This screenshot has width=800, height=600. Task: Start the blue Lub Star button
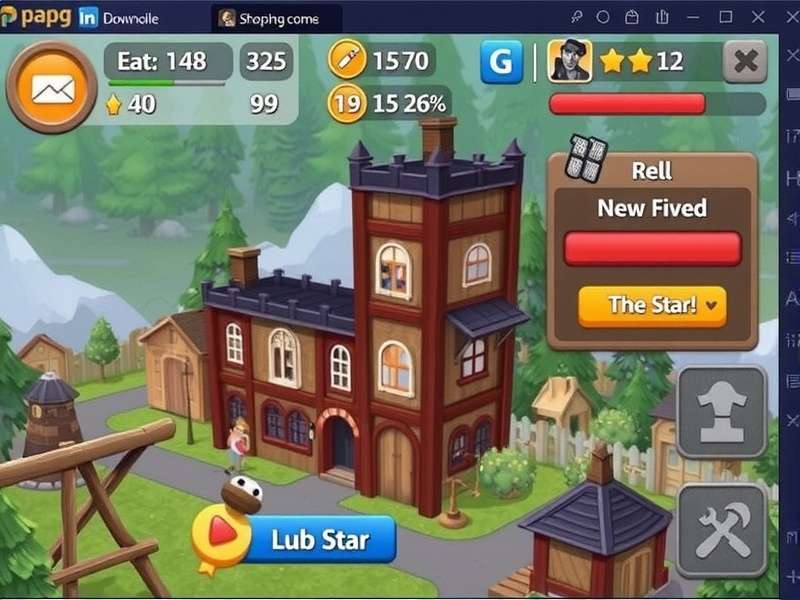tap(320, 540)
